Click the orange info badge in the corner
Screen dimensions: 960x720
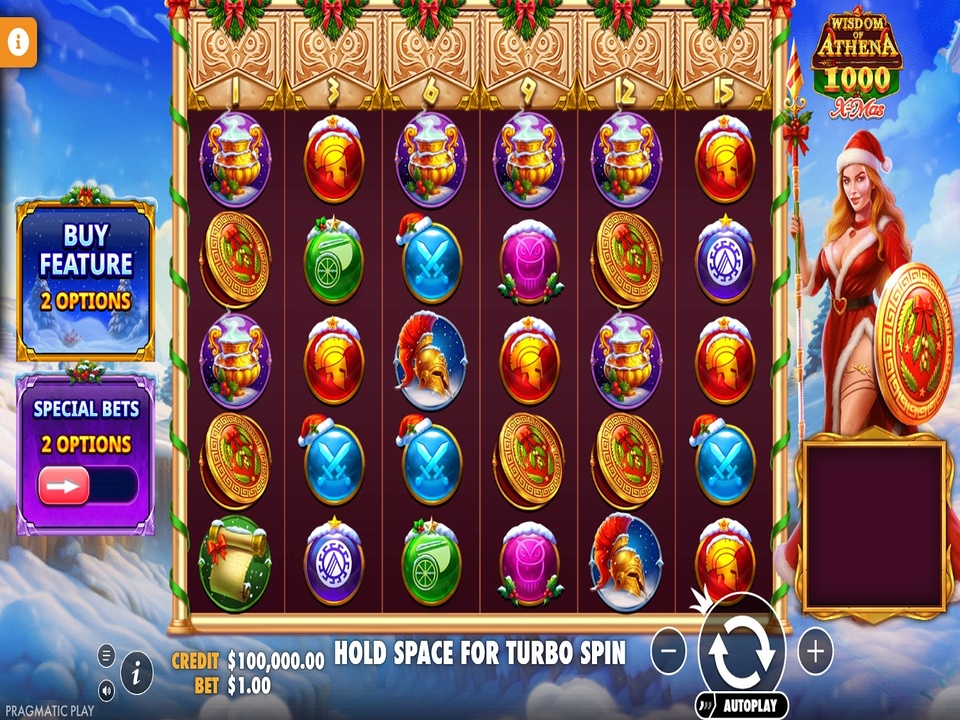coord(17,43)
